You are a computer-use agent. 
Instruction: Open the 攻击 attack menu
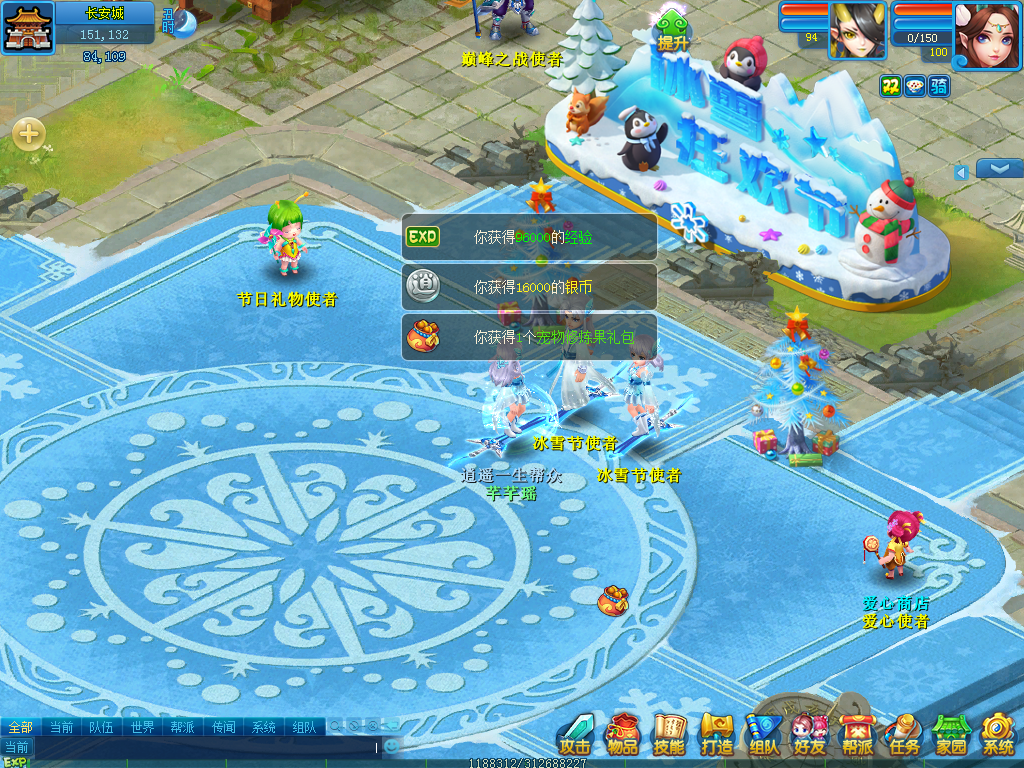[x=575, y=735]
